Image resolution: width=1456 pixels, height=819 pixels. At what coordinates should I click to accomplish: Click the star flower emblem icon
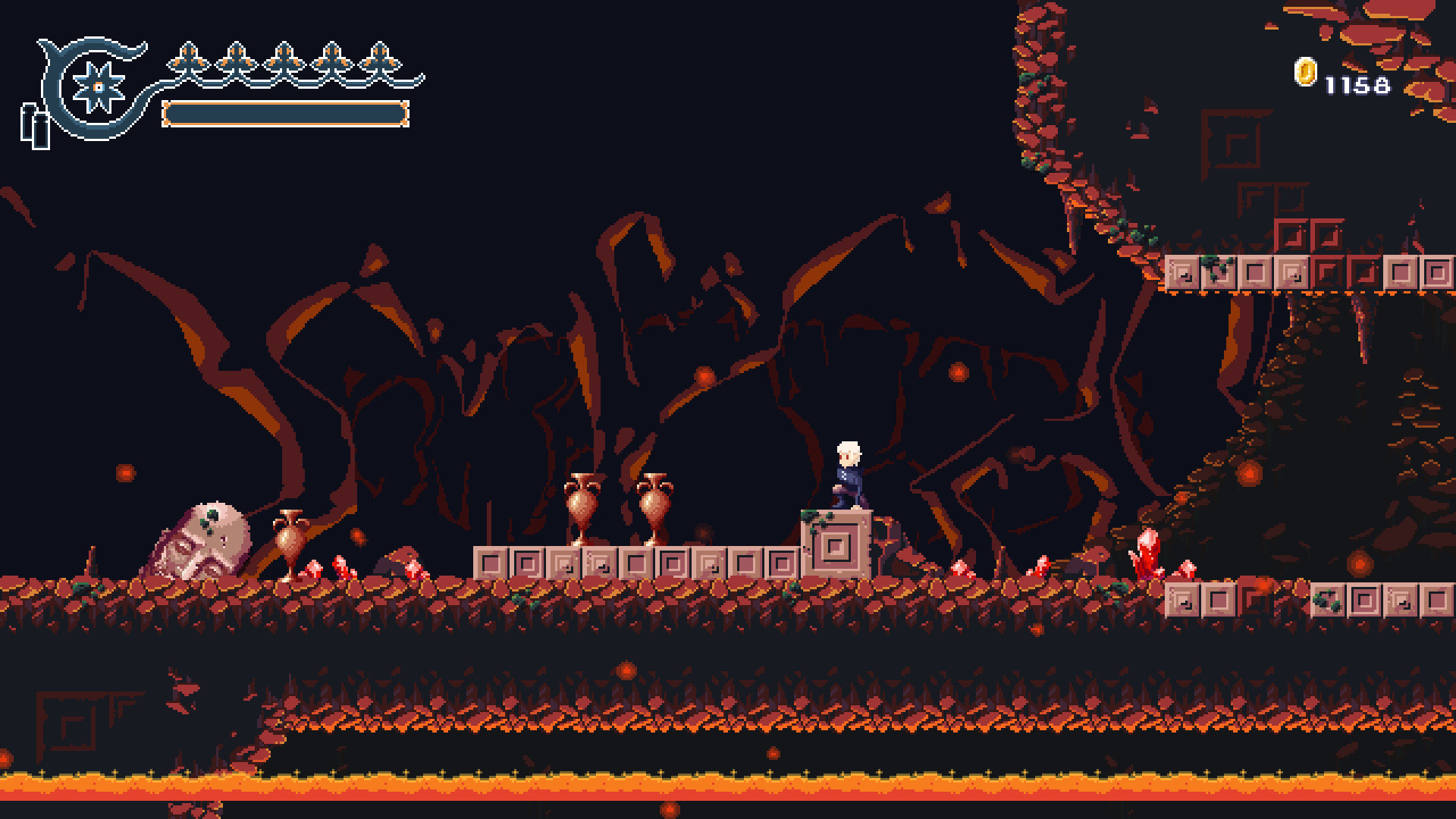point(98,87)
